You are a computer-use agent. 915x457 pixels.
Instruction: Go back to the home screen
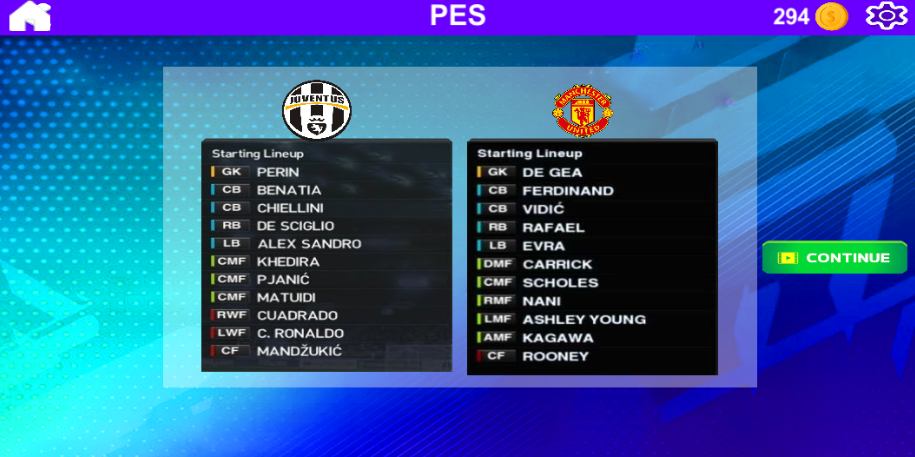tap(29, 17)
